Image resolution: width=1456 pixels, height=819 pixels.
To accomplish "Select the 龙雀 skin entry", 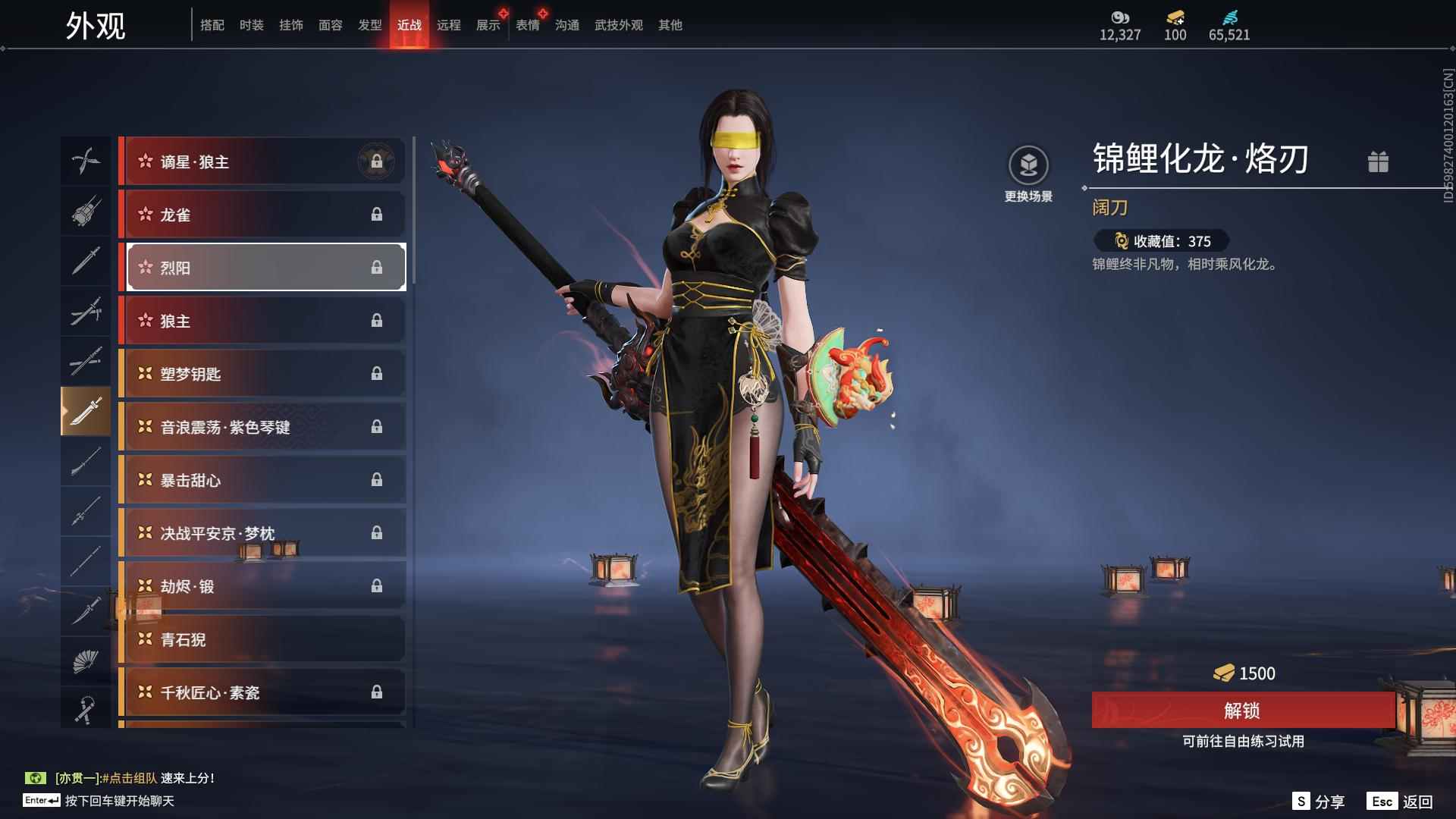I will pos(263,215).
